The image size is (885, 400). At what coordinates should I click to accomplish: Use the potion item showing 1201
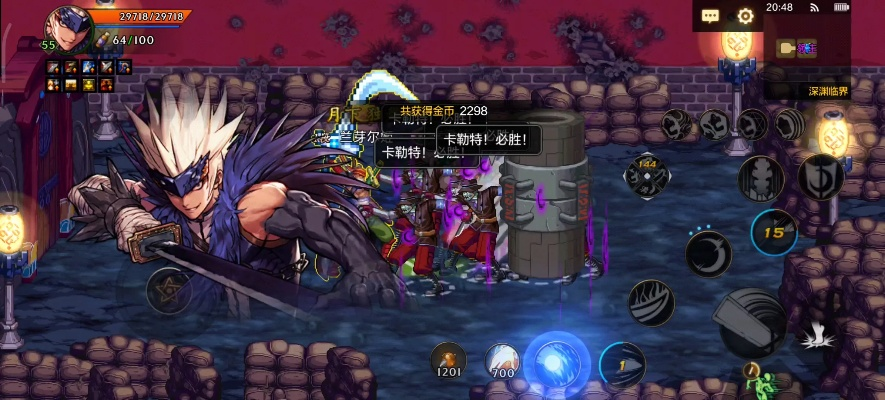point(447,359)
